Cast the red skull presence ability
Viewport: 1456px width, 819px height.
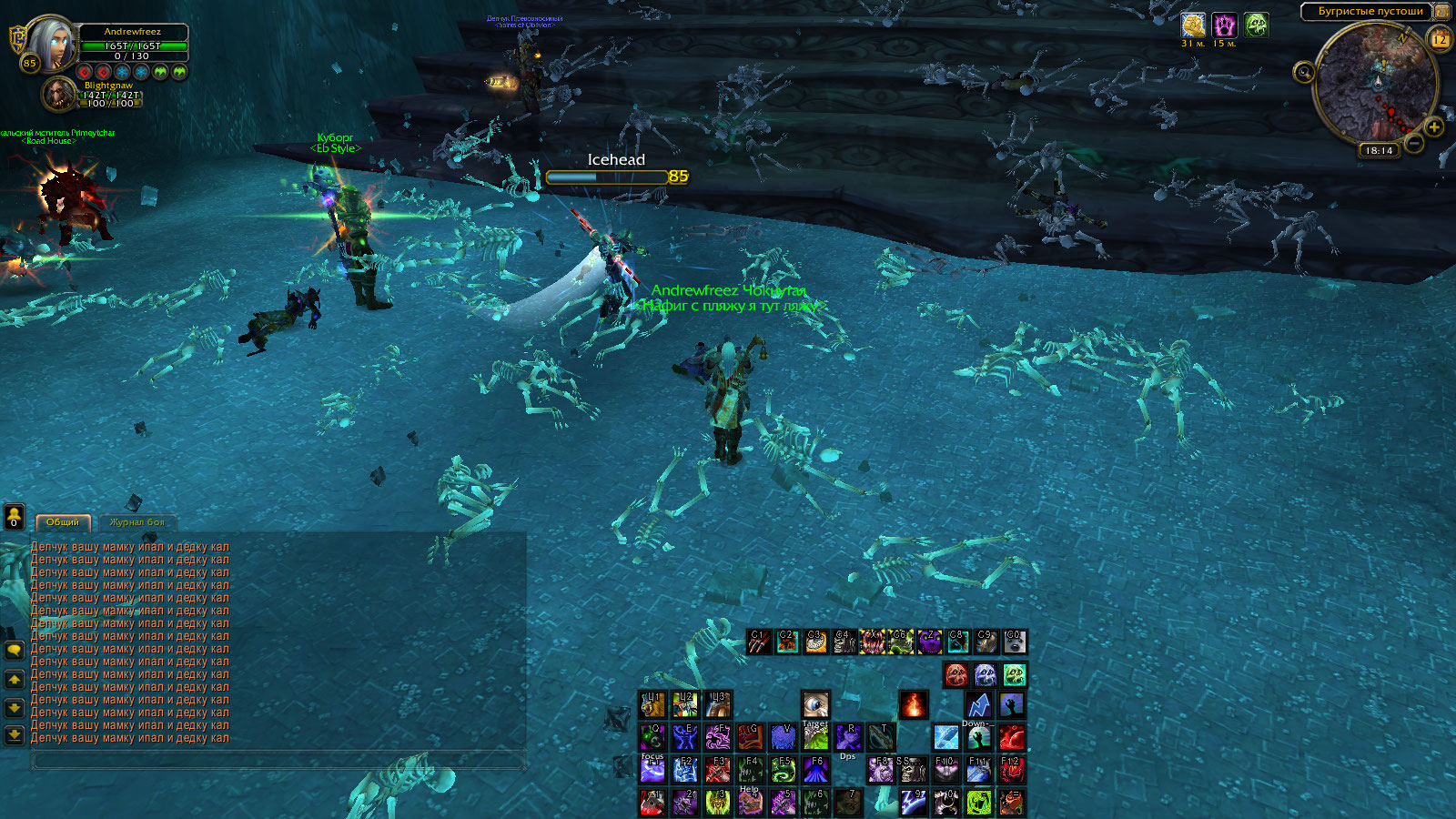(955, 674)
